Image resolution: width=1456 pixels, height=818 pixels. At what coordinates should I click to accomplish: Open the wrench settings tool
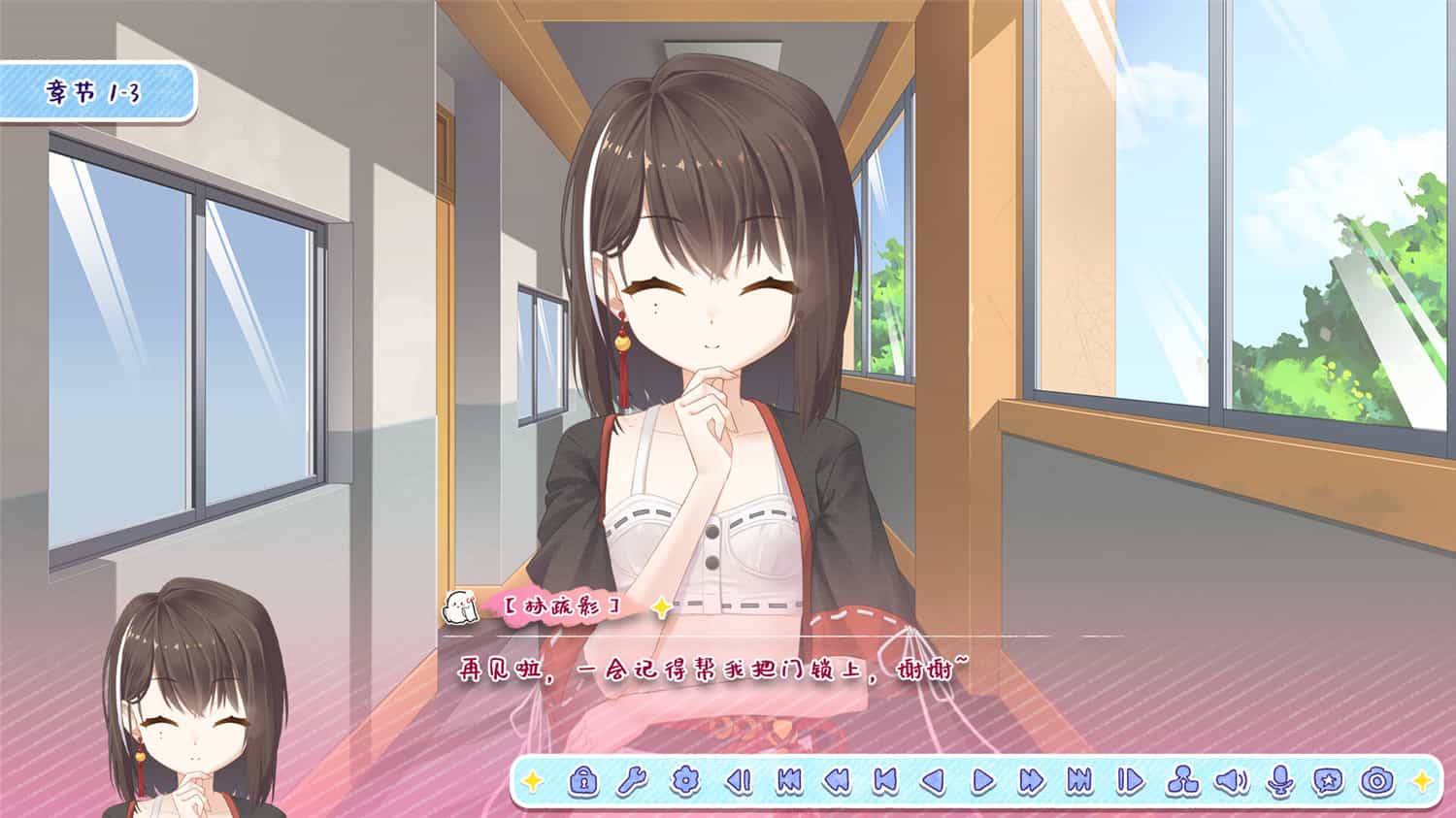coord(634,778)
